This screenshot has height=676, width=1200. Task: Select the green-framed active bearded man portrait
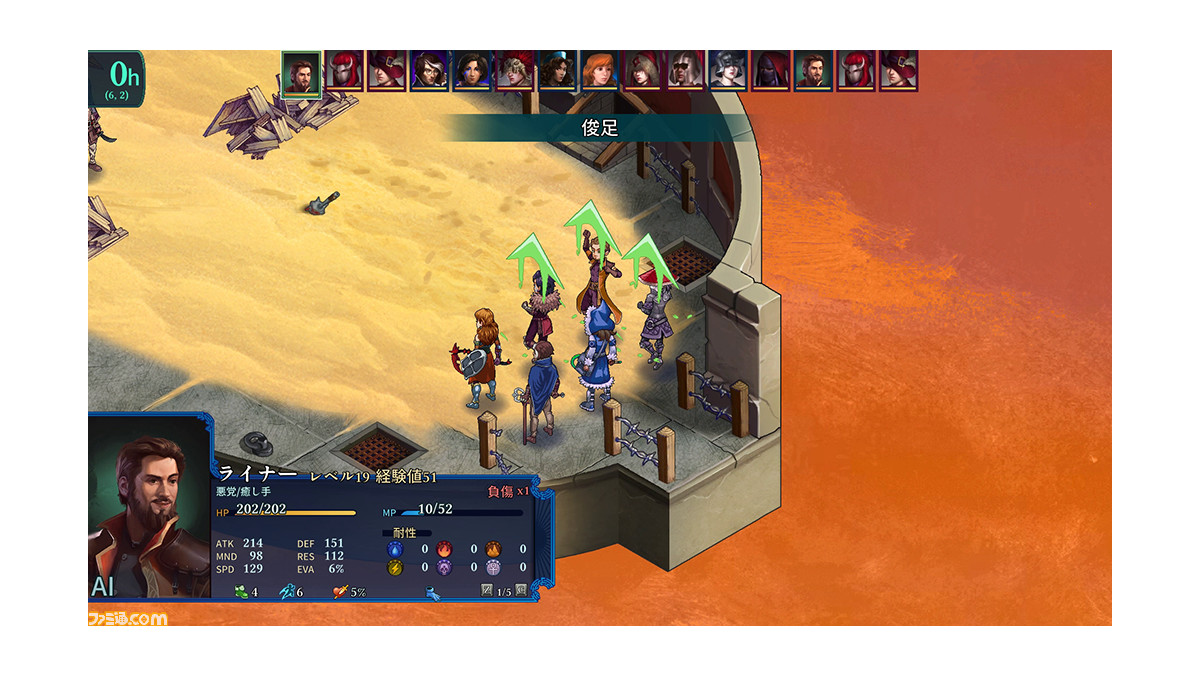pos(300,73)
